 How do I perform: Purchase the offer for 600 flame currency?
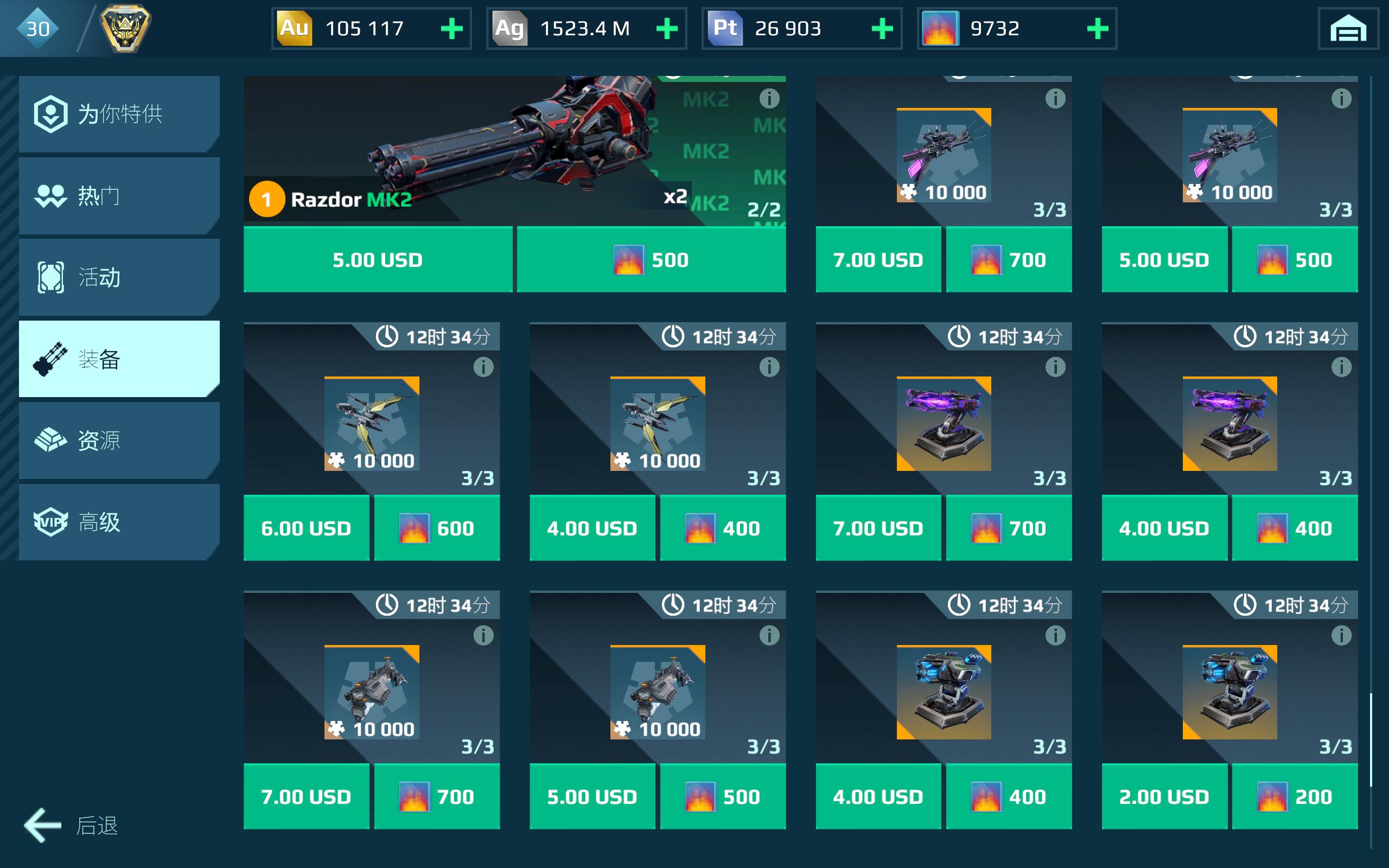click(437, 528)
